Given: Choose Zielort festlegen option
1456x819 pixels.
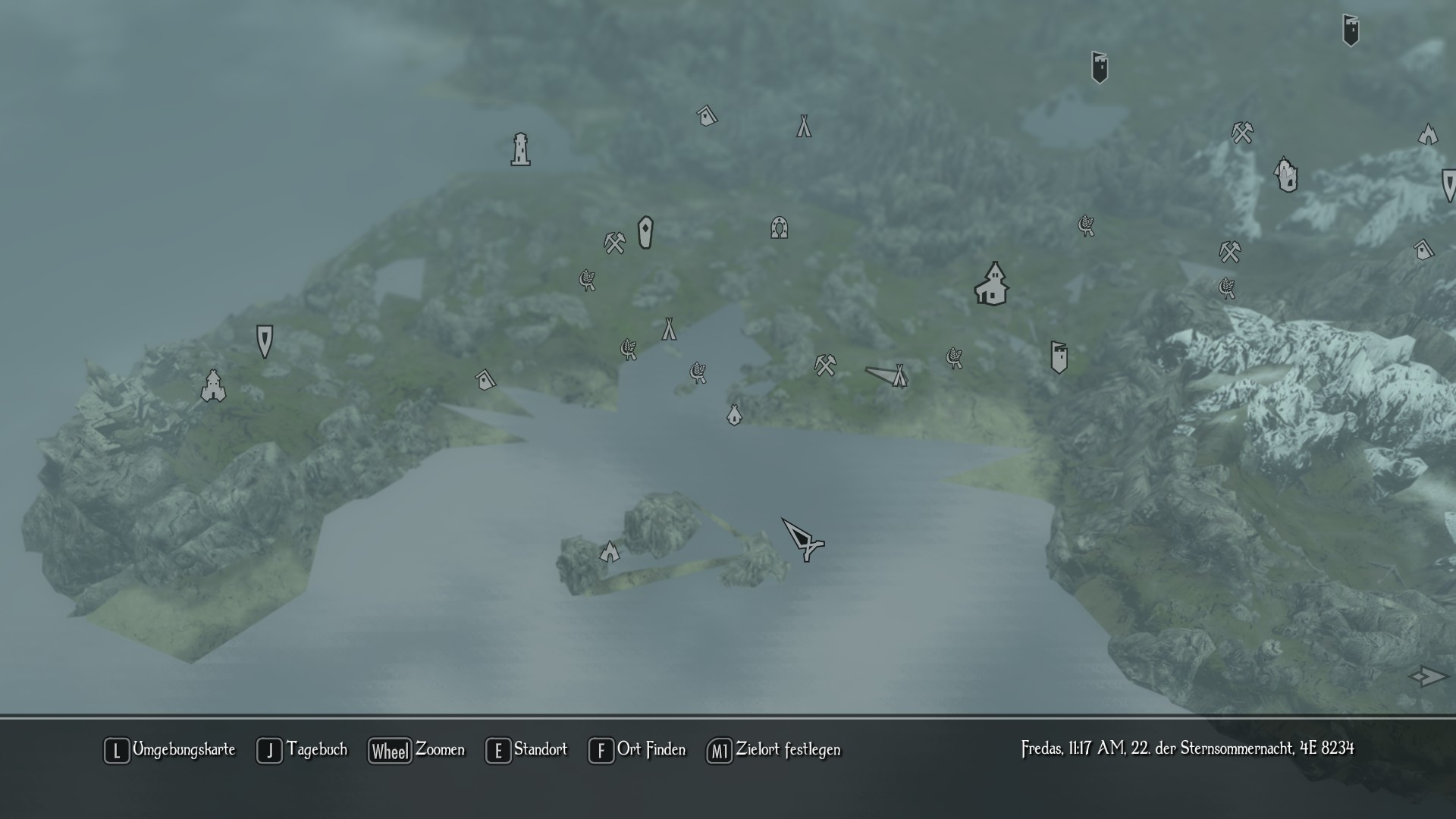Looking at the screenshot, I should (773, 750).
